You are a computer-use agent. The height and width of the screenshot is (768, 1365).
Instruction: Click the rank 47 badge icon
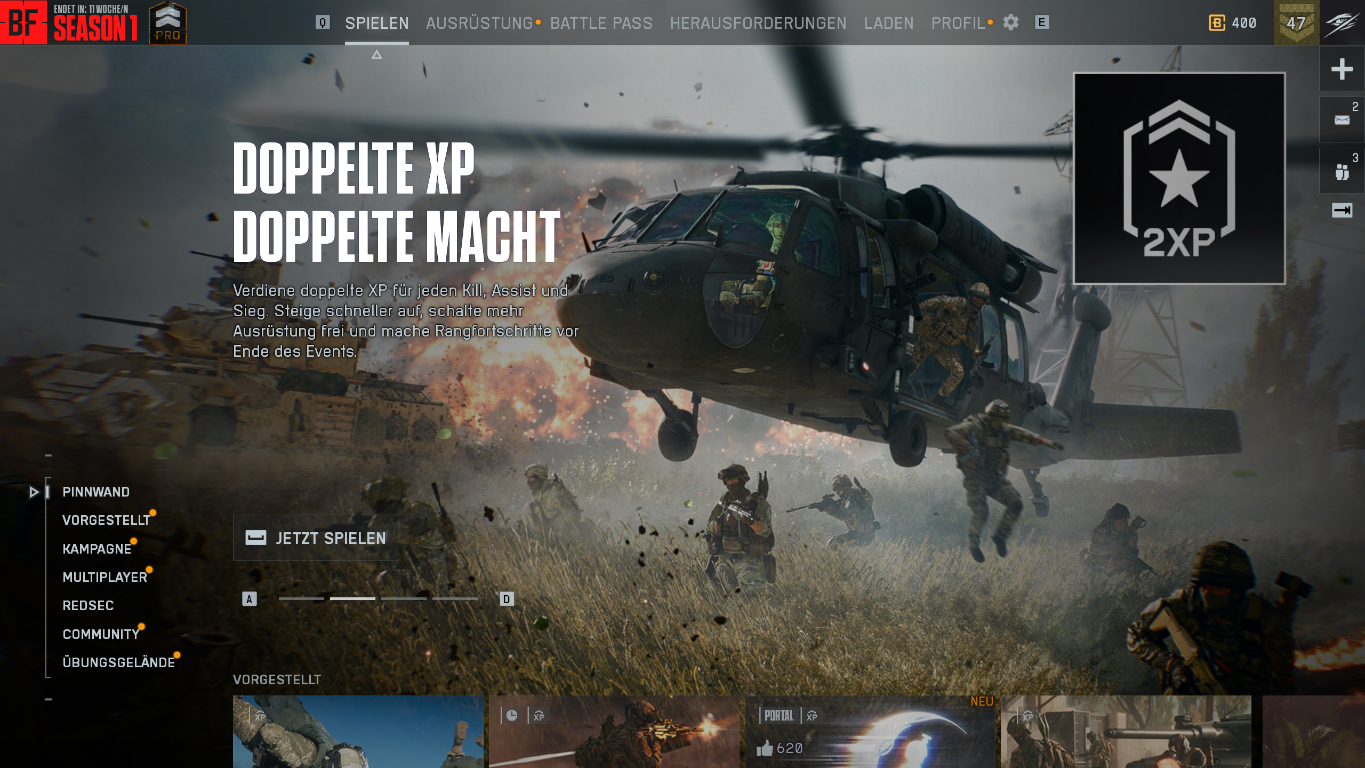coord(1295,20)
